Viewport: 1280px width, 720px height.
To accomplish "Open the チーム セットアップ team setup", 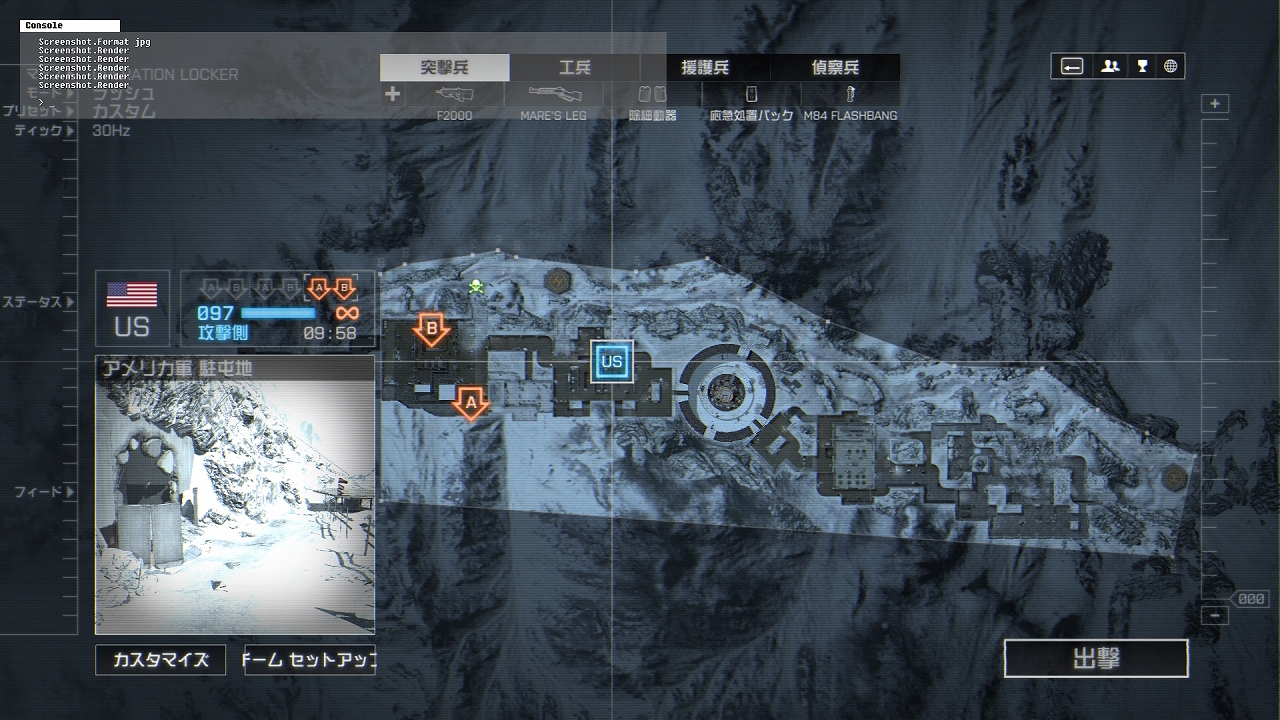I will pyautogui.click(x=310, y=660).
